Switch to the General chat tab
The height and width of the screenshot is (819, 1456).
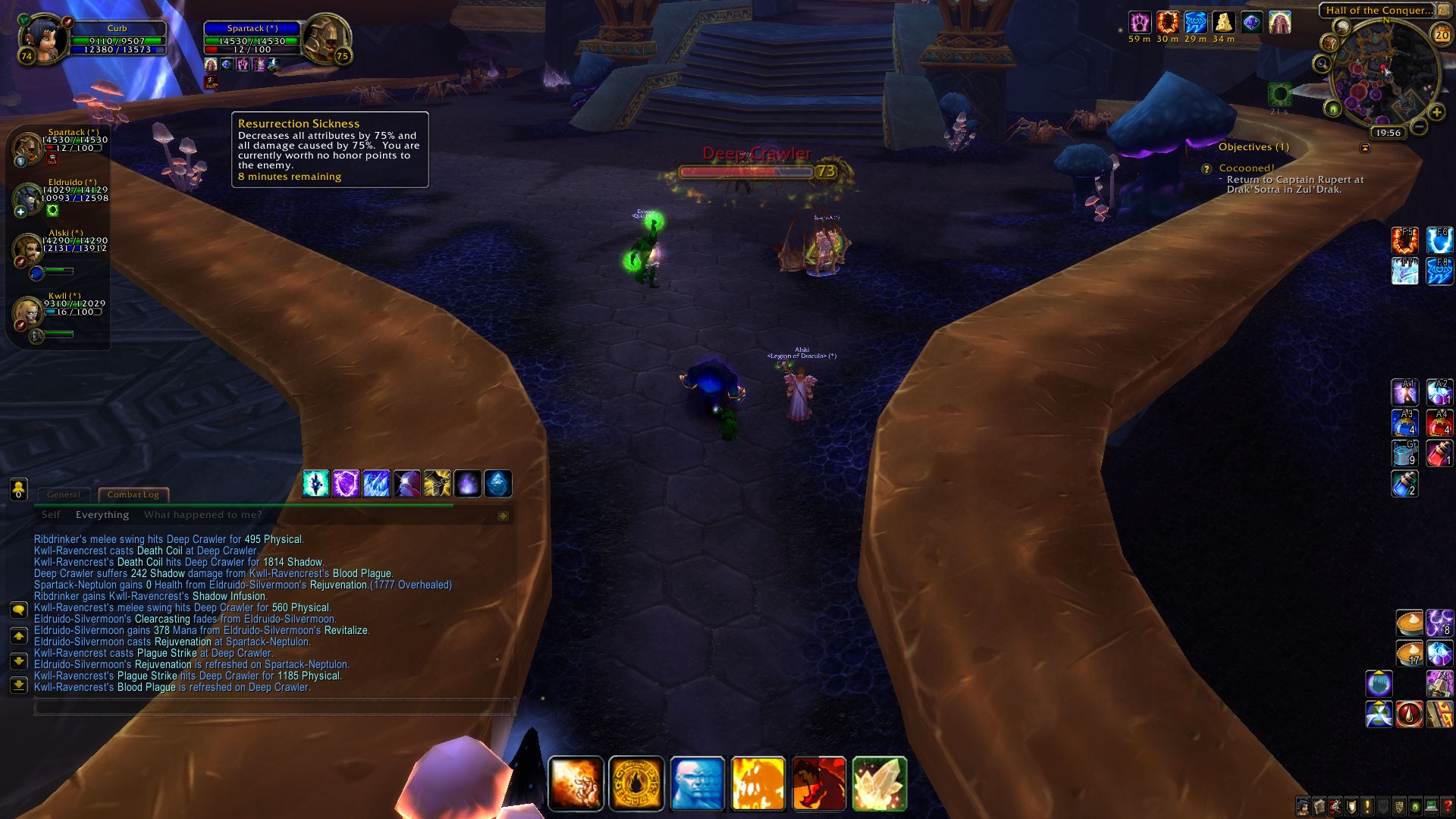coord(64,494)
